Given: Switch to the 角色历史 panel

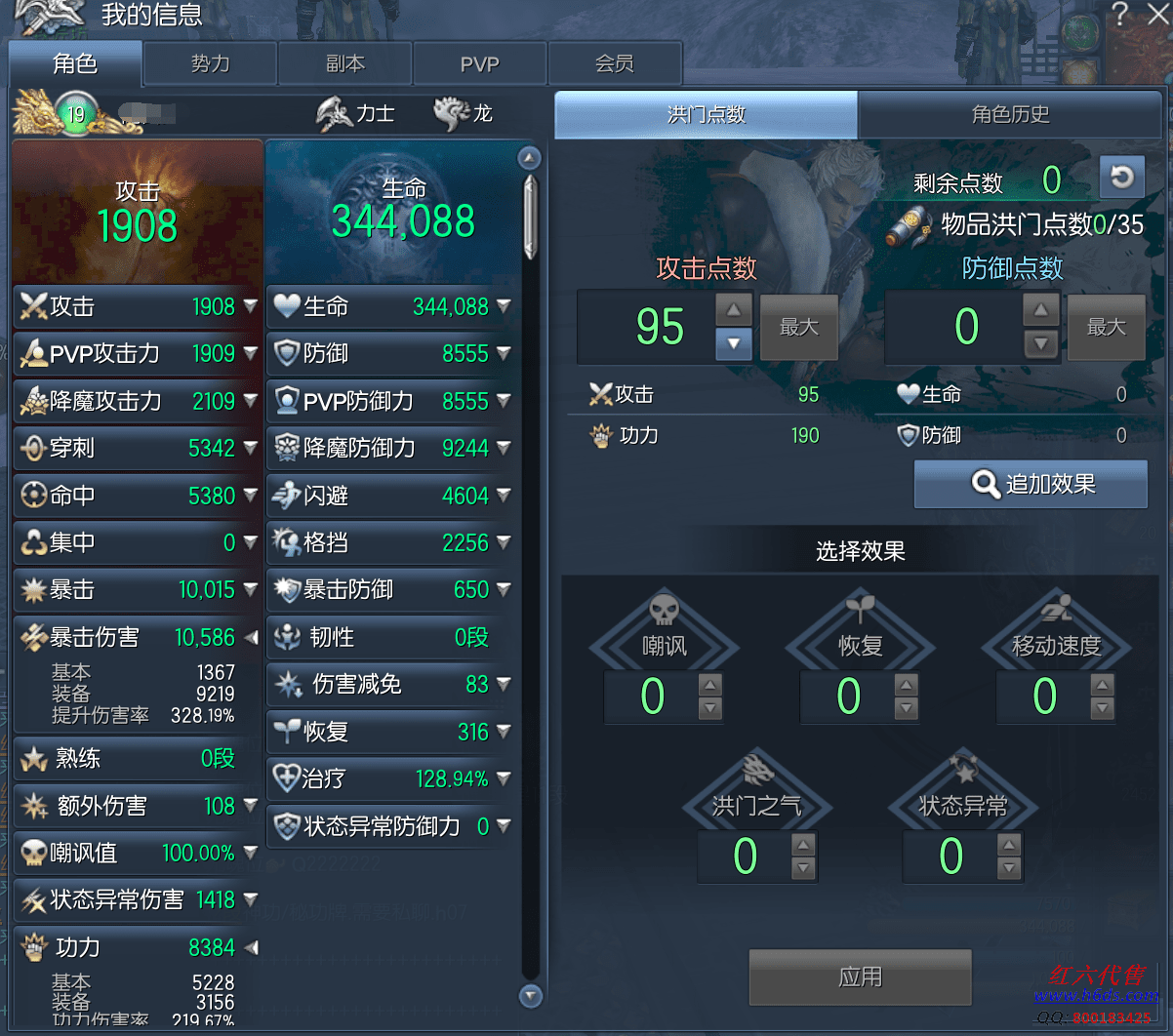Looking at the screenshot, I should pyautogui.click(x=1010, y=114).
